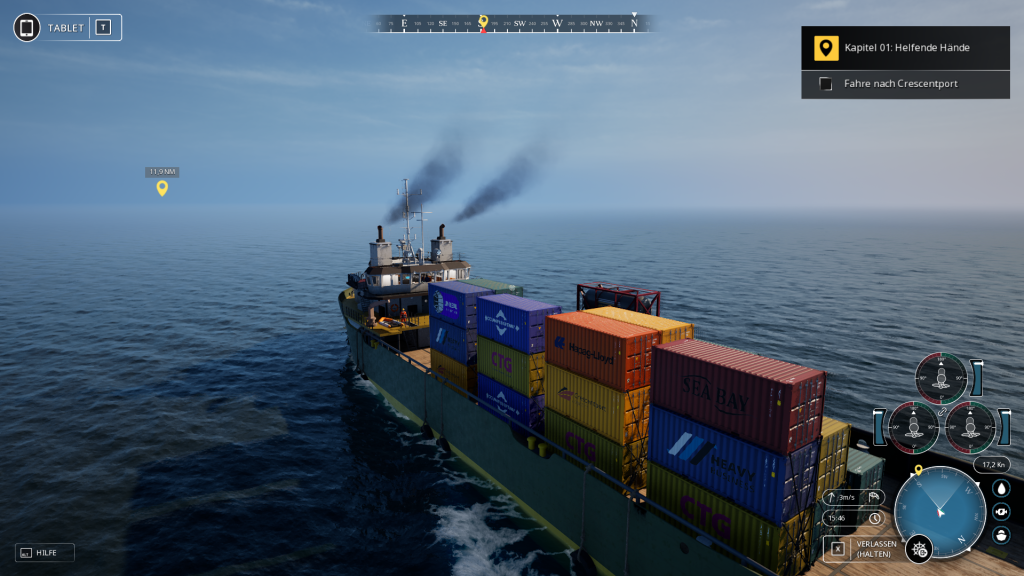The width and height of the screenshot is (1024, 576).
Task: Open the Hilfe help panel
Action: click(44, 552)
